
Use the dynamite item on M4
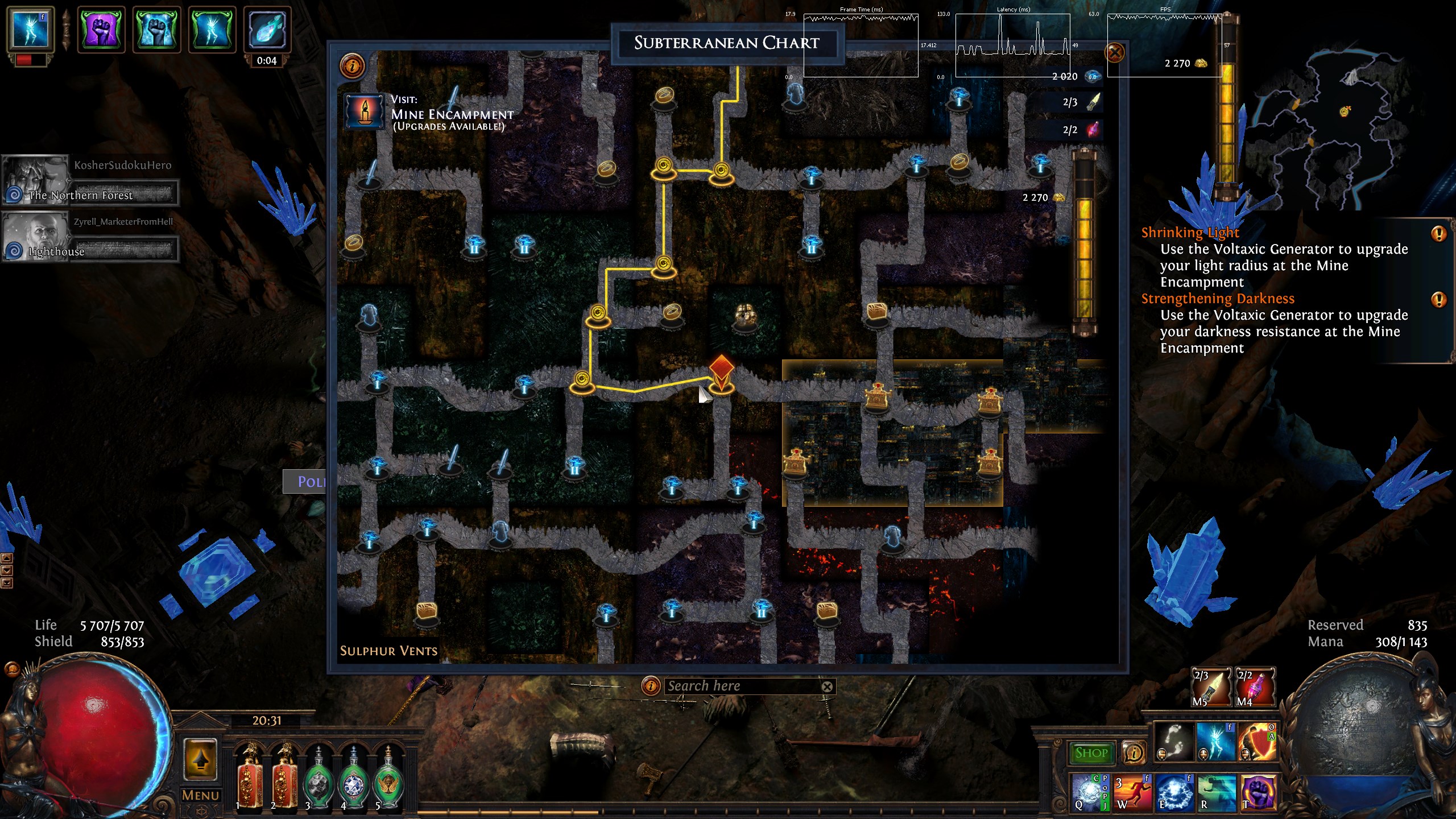1256,687
